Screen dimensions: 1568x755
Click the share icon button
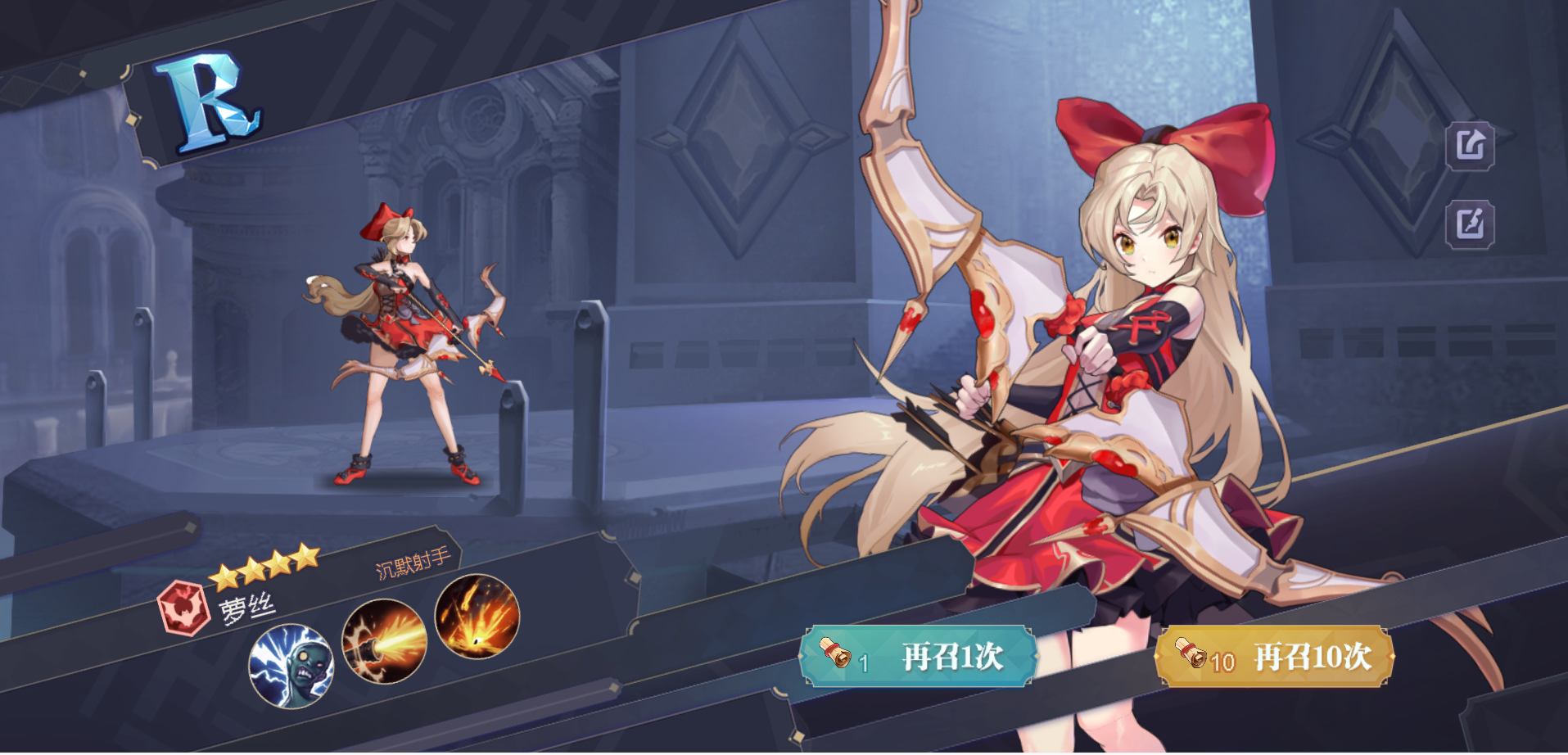click(x=1470, y=147)
